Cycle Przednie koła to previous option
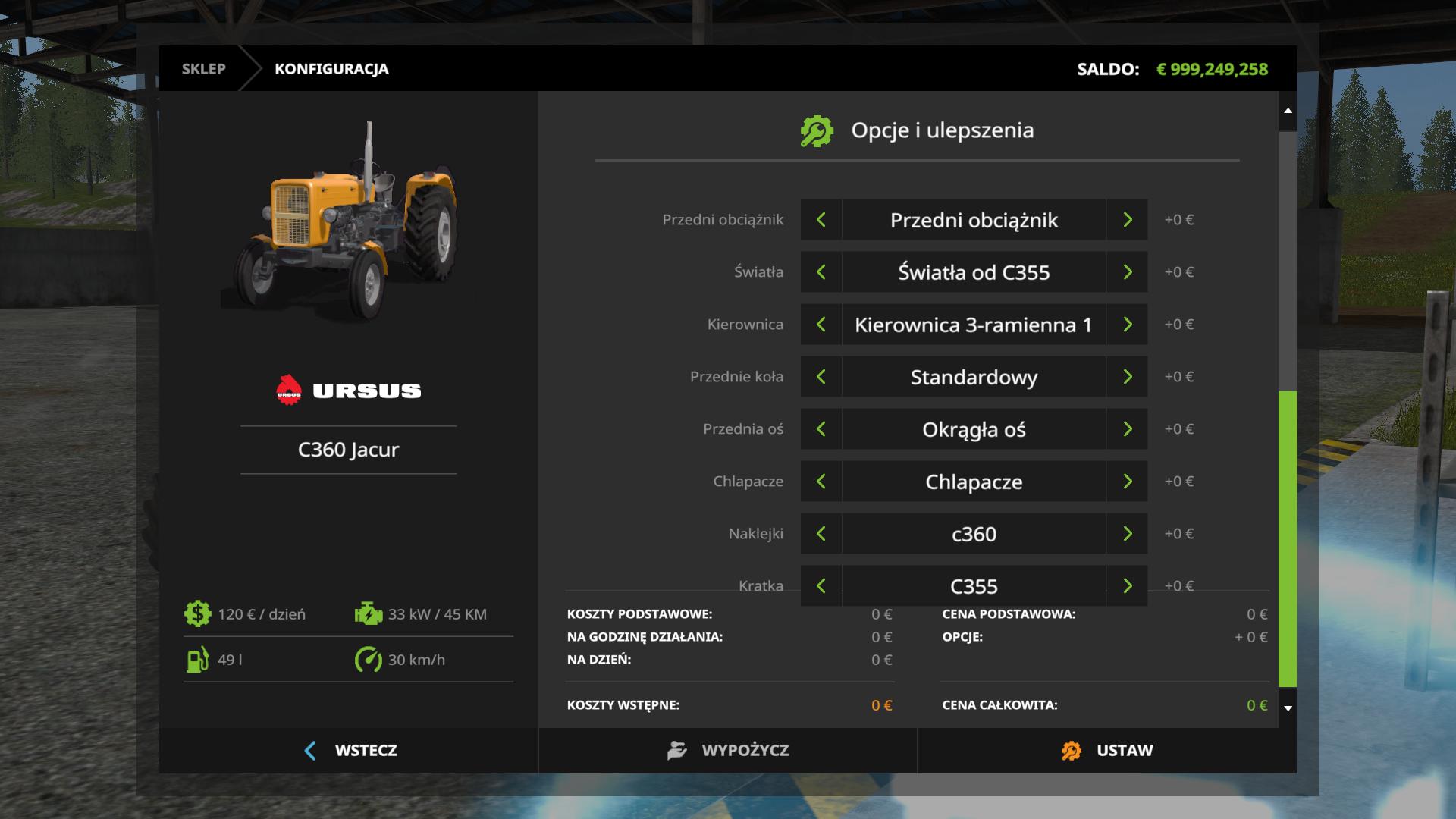The width and height of the screenshot is (1456, 819). 821,377
